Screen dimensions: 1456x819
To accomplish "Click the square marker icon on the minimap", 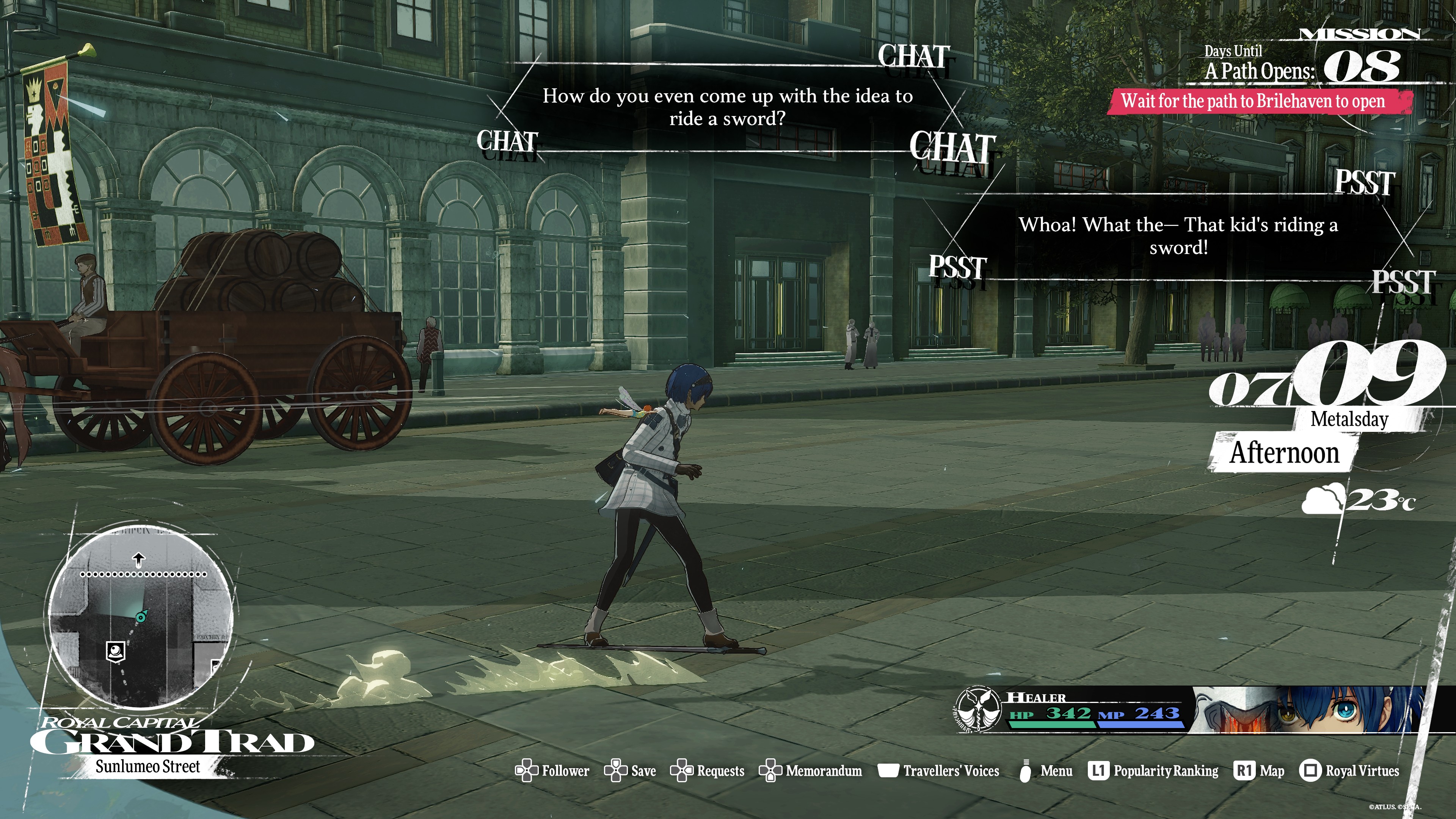I will 116,651.
